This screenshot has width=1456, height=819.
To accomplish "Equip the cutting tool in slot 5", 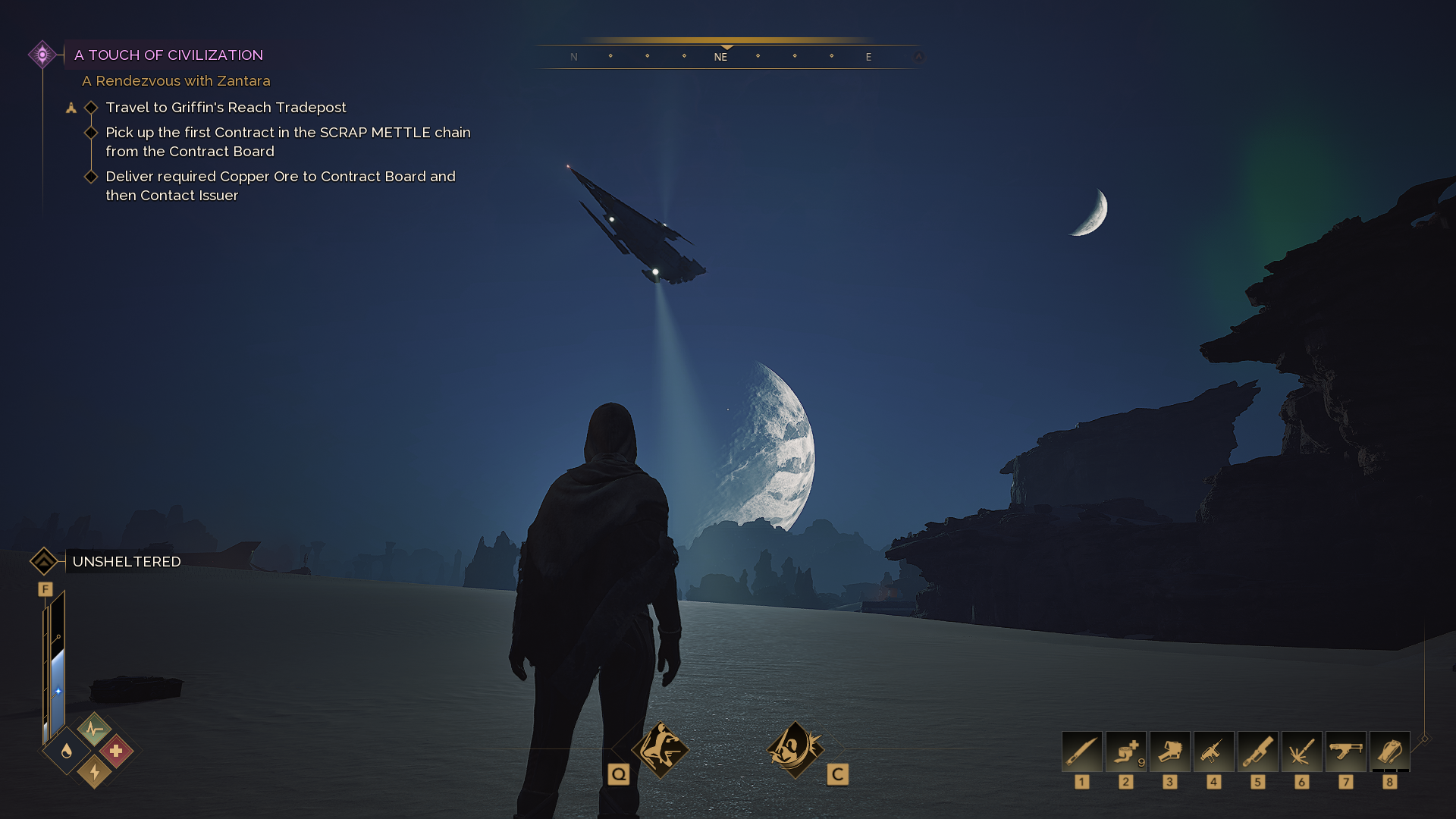I will click(1258, 752).
